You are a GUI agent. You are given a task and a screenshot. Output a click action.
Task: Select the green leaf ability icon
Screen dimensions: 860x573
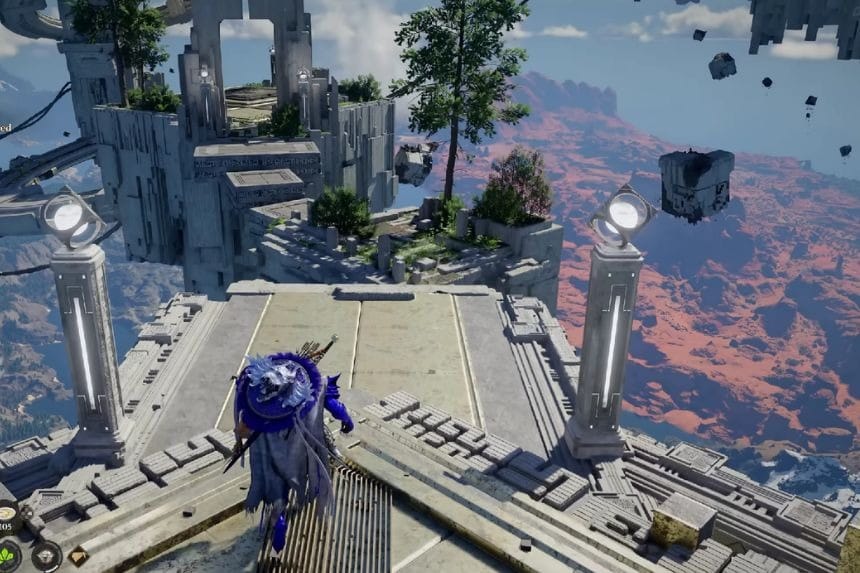pos(8,557)
